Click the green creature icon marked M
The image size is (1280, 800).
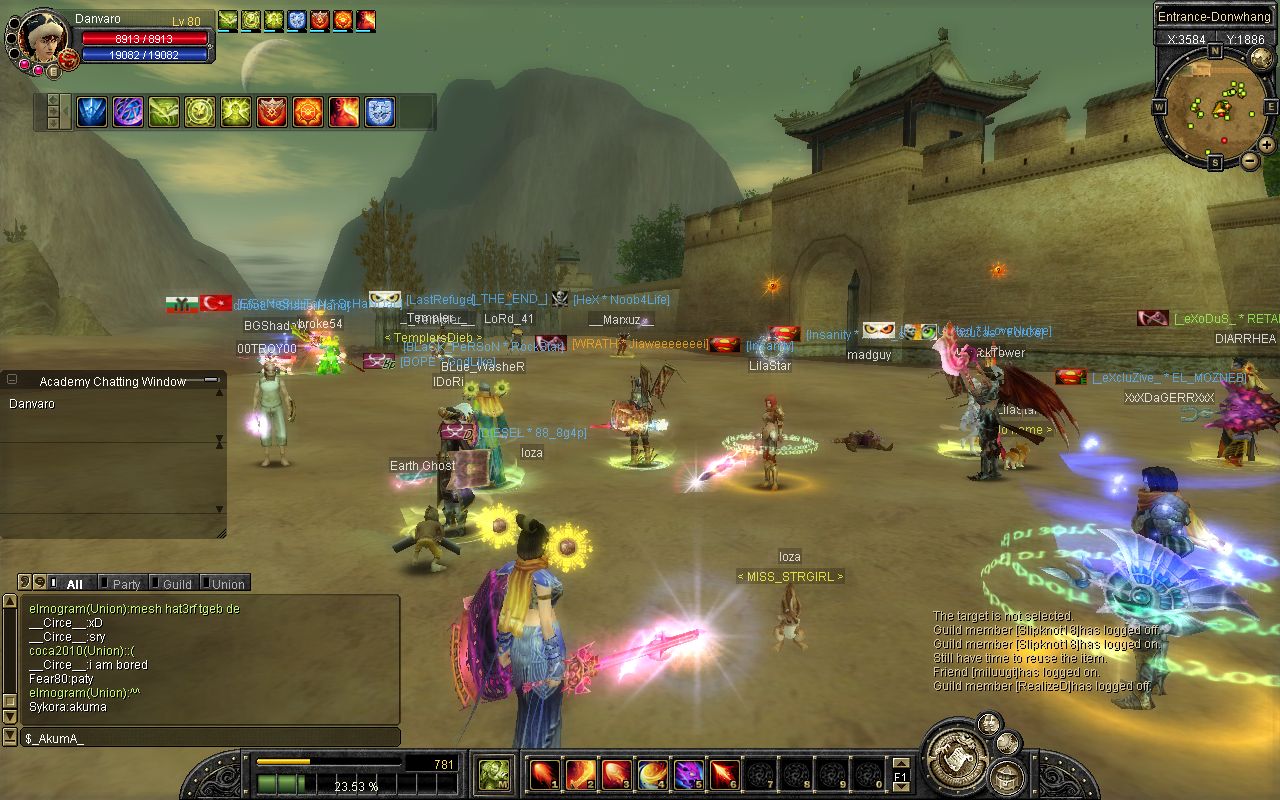point(493,774)
